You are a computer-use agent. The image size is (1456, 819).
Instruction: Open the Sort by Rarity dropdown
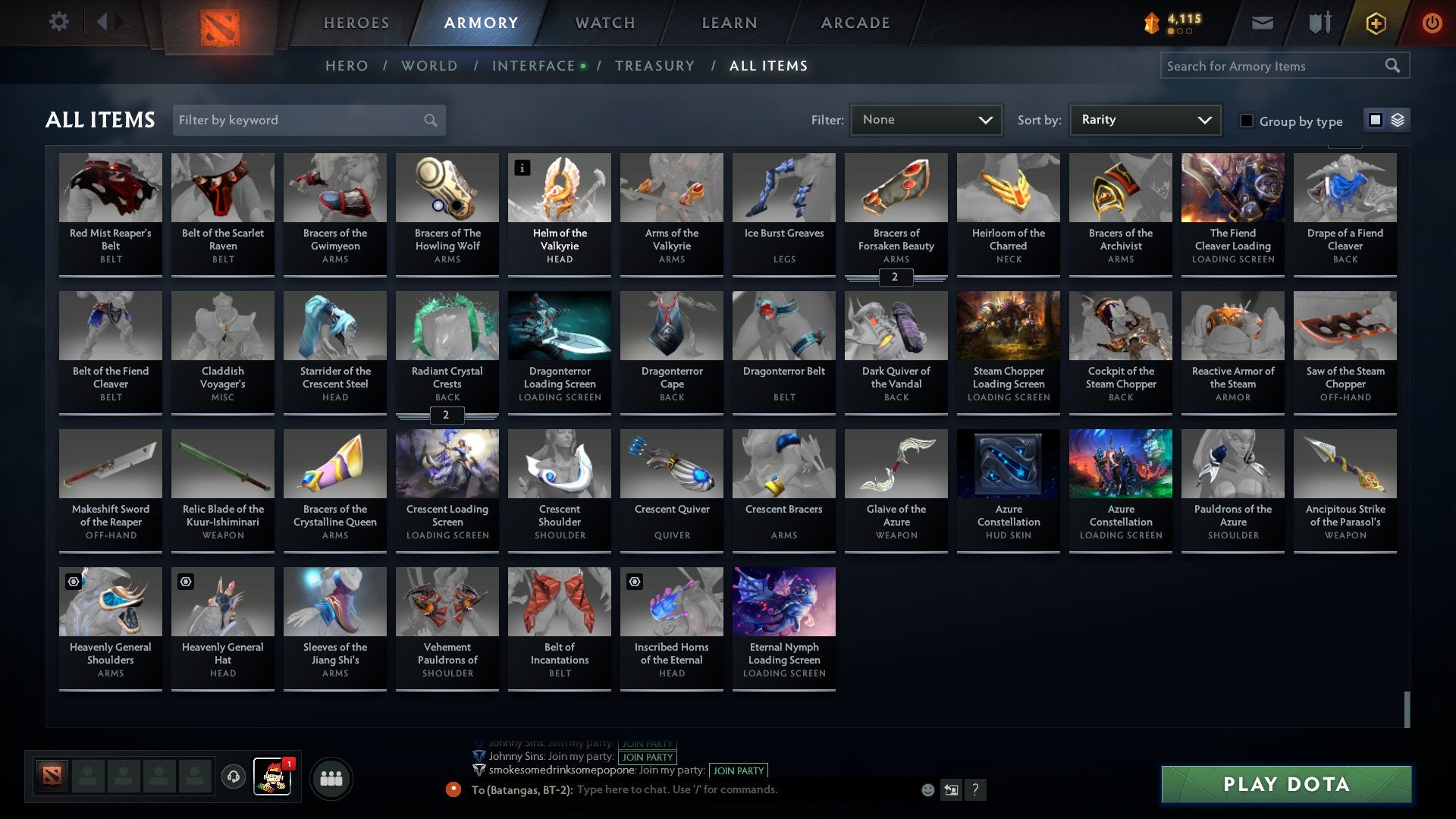point(1144,119)
